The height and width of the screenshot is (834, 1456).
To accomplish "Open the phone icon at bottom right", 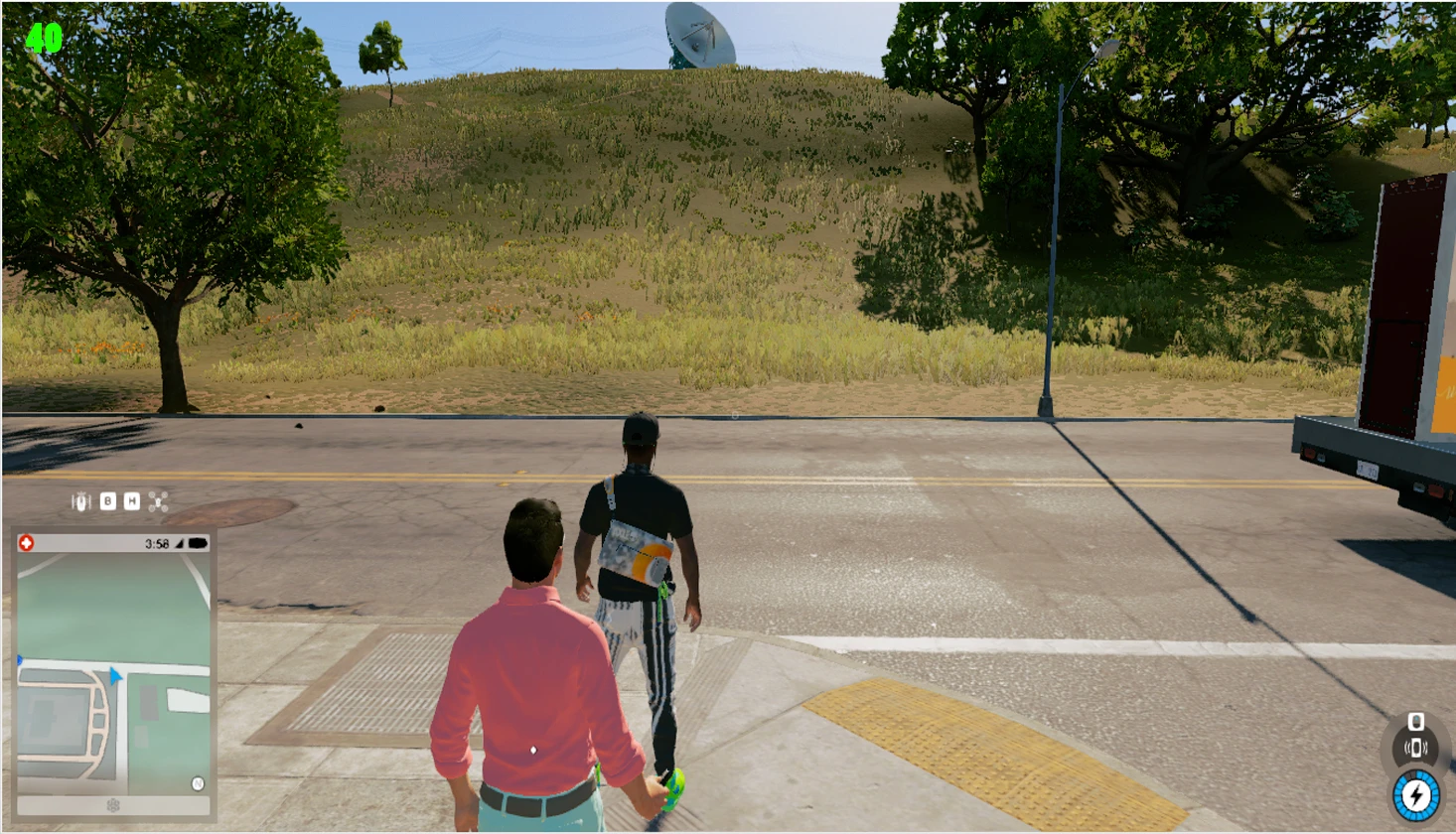I will click(1416, 721).
